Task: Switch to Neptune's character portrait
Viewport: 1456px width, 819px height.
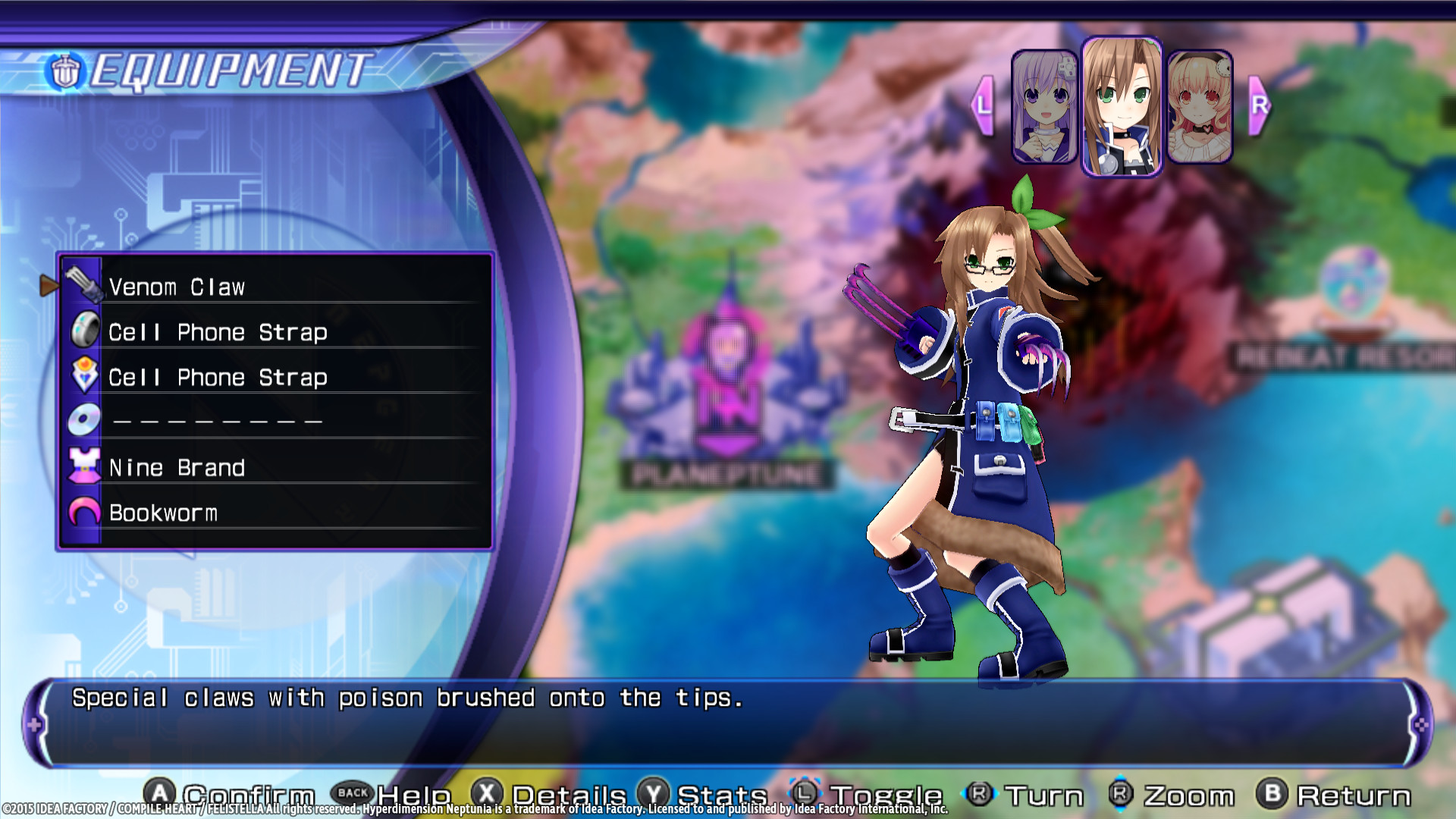Action: pyautogui.click(x=1044, y=106)
